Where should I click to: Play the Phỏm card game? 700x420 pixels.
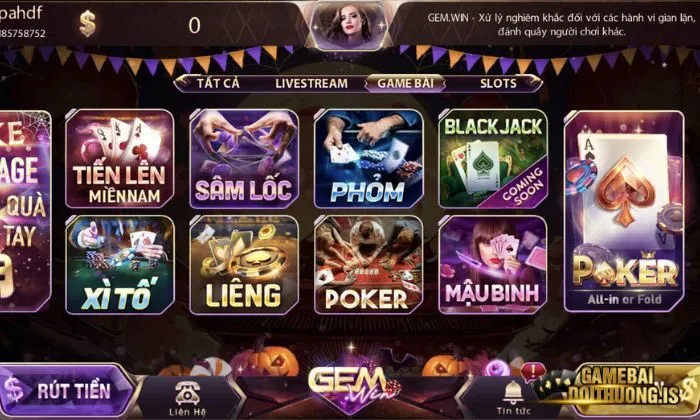pyautogui.click(x=368, y=159)
